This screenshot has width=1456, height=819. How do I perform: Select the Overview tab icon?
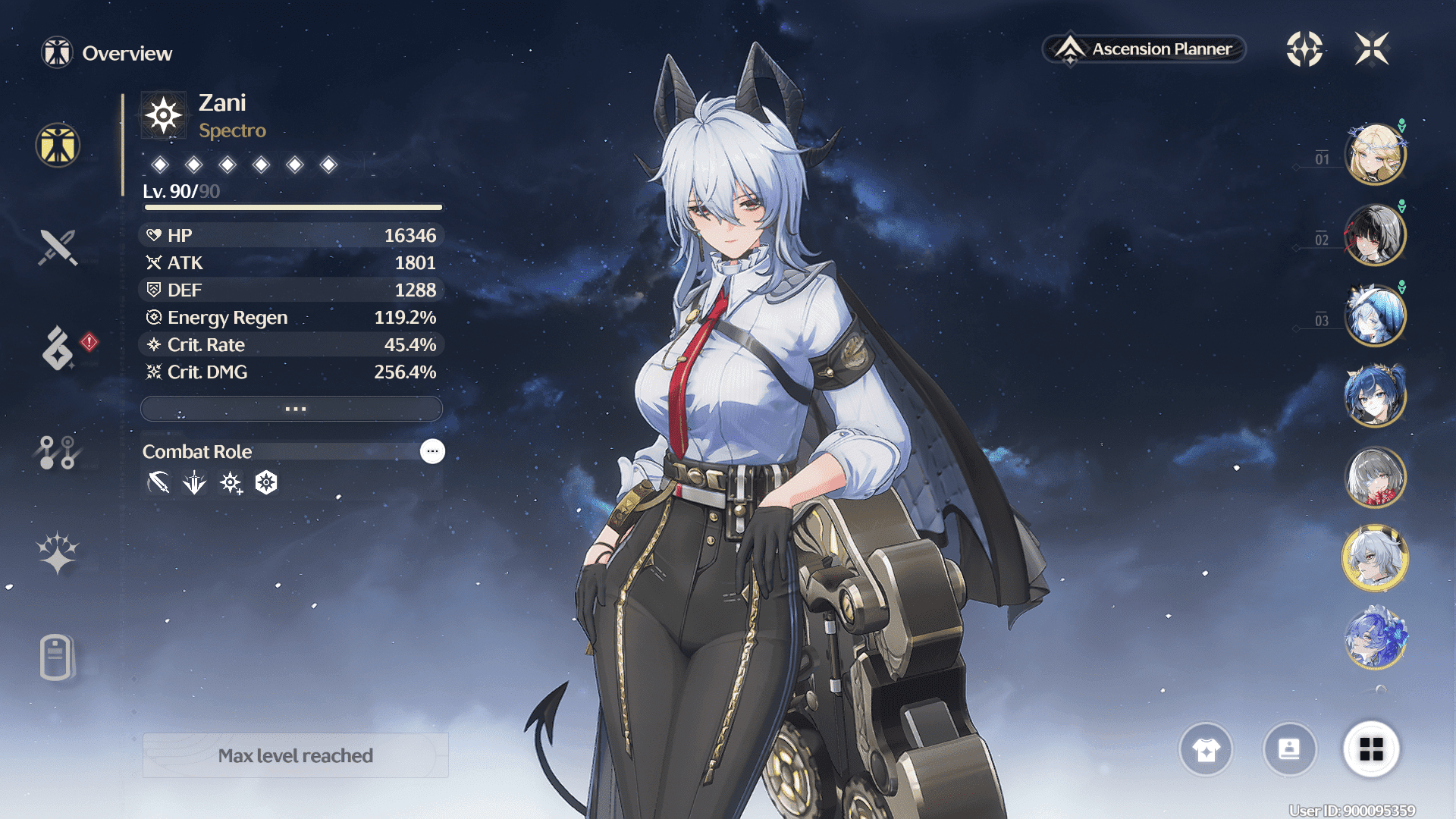58,145
